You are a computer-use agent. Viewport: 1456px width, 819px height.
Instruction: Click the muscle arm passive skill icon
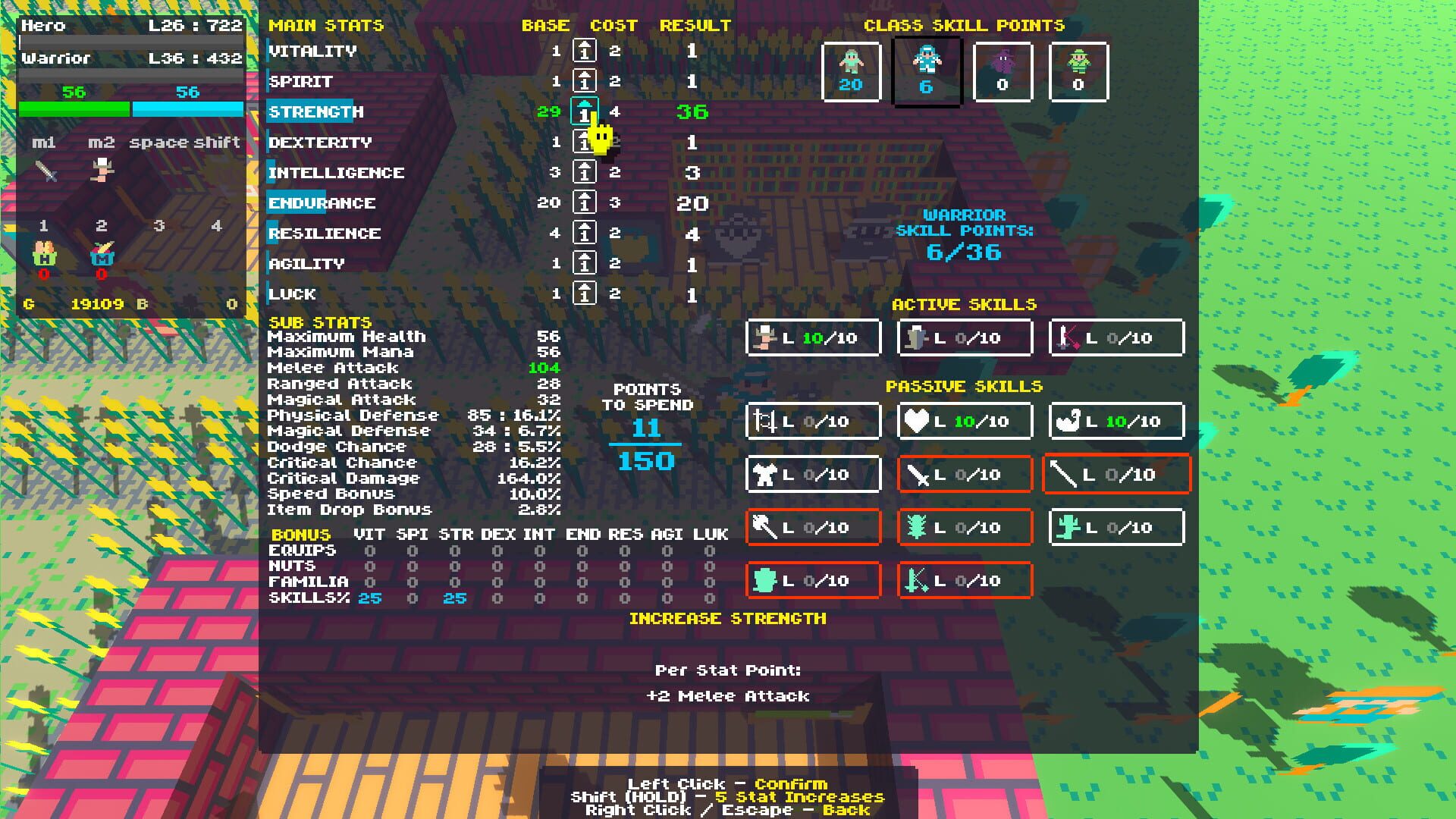coord(1116,421)
